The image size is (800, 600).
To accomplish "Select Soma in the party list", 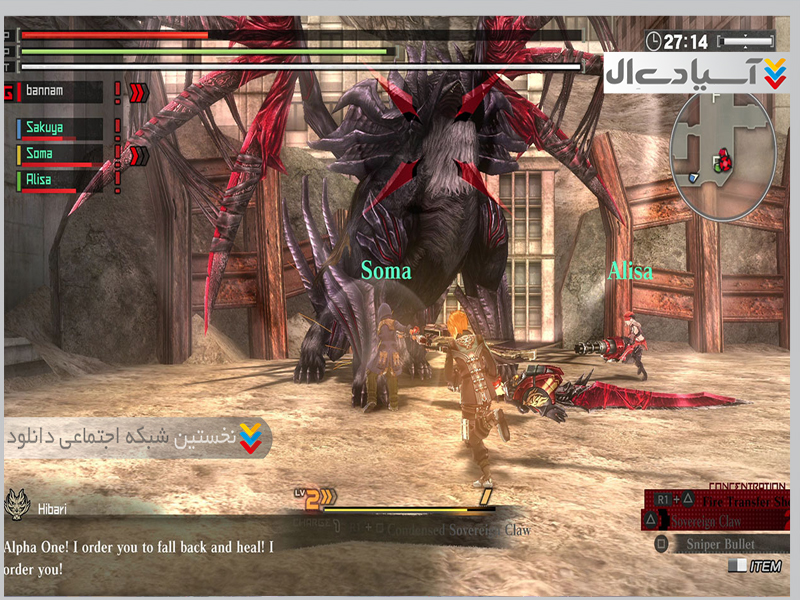I will (58, 154).
